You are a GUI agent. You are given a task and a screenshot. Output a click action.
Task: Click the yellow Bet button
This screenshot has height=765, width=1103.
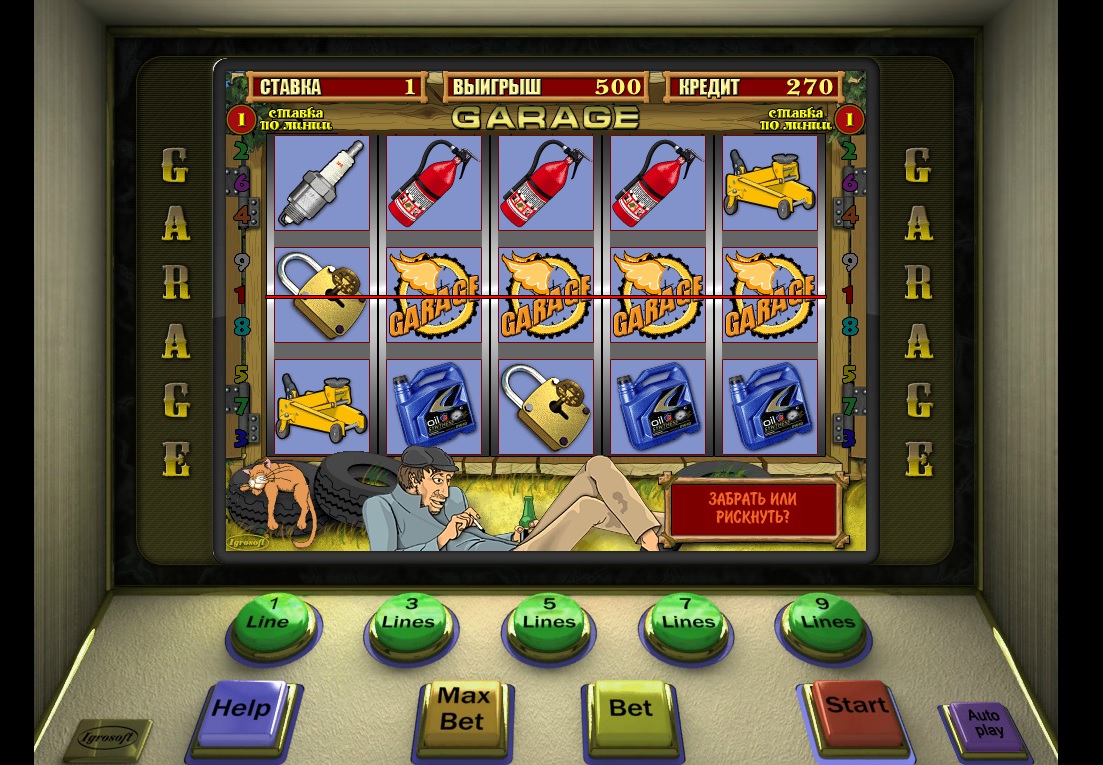tap(631, 711)
